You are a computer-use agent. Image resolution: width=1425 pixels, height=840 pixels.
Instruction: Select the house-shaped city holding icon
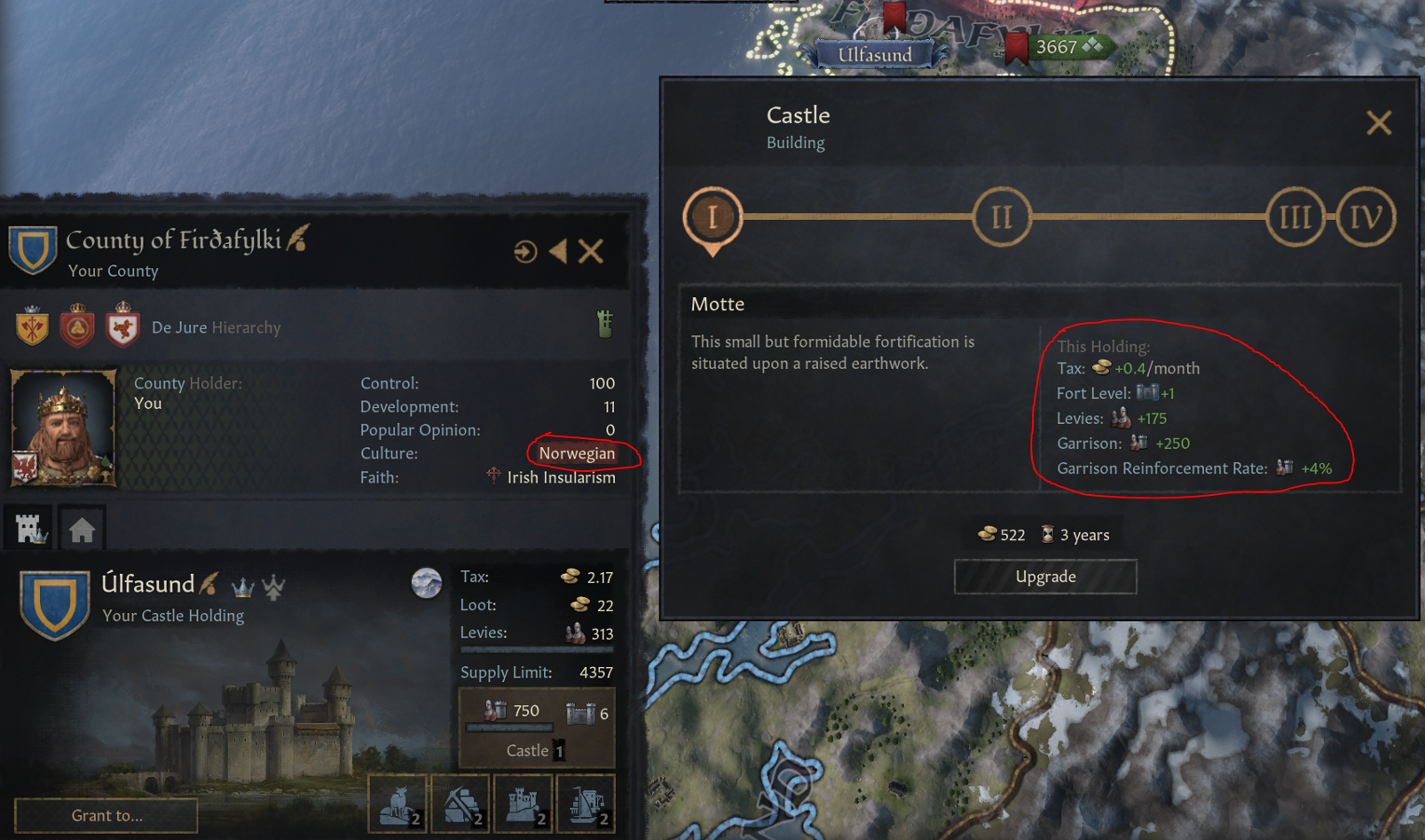tap(82, 527)
